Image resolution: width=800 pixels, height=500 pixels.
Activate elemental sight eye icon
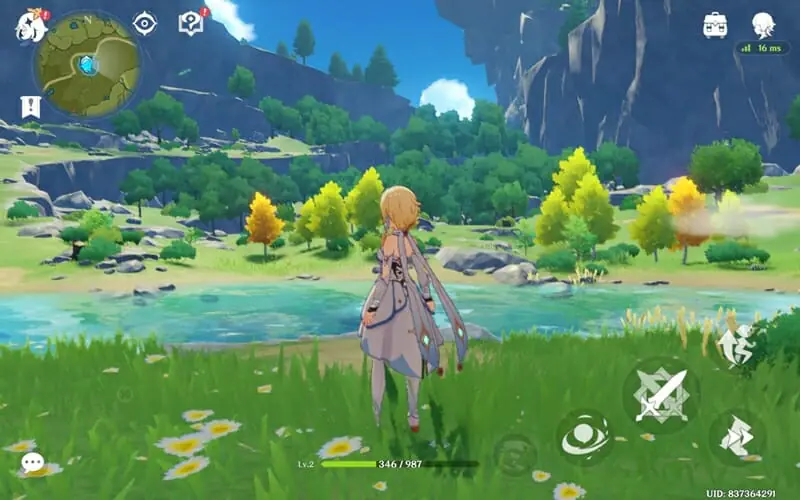coord(145,23)
